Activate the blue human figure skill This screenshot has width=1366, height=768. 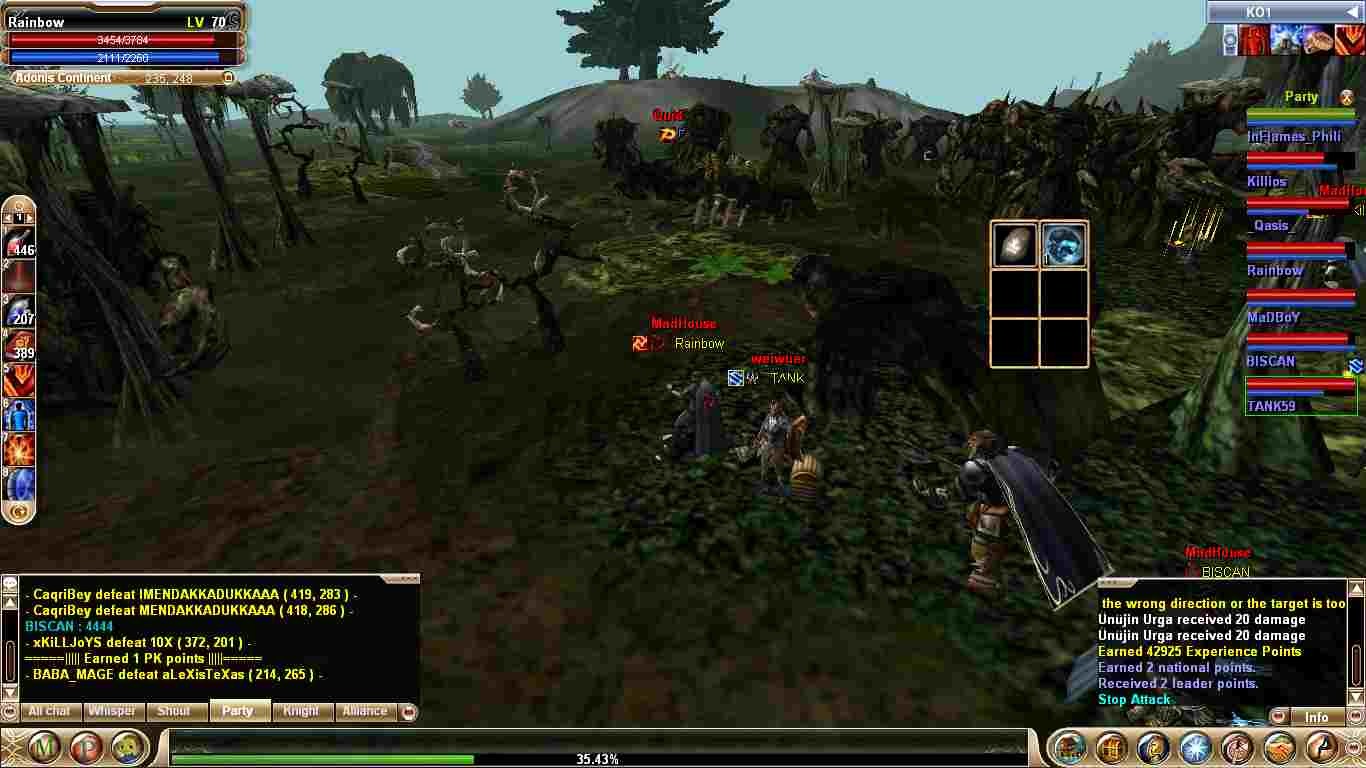coord(20,414)
